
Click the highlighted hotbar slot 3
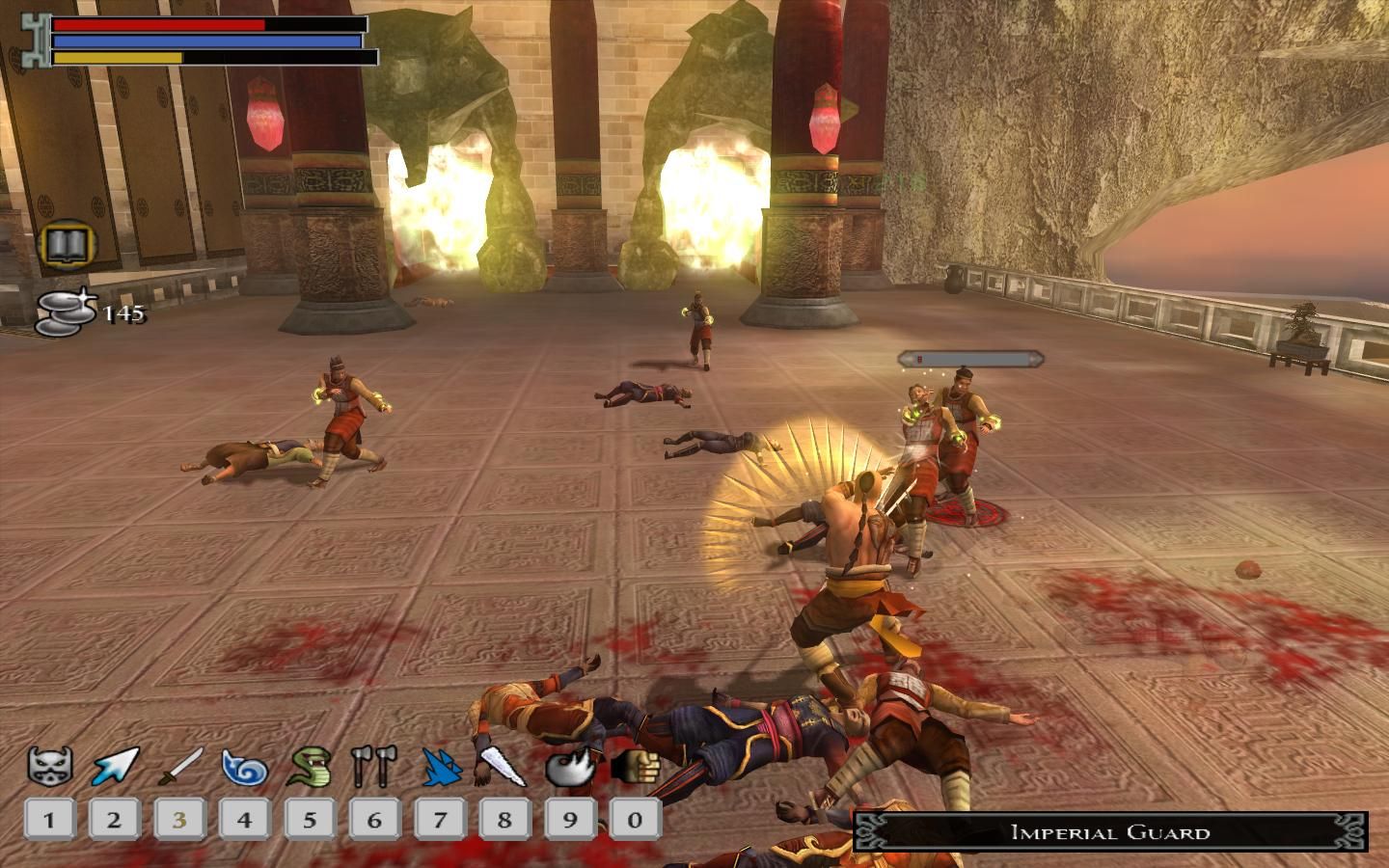(179, 821)
